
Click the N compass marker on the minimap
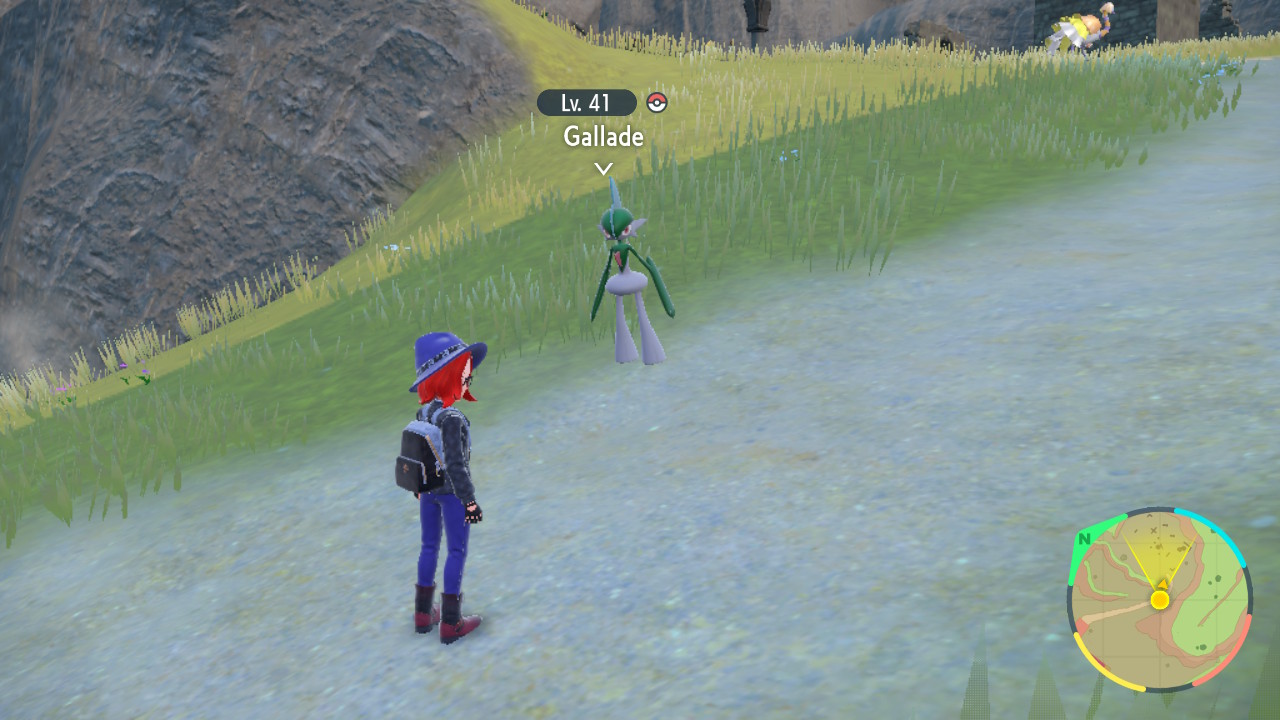(x=1085, y=540)
